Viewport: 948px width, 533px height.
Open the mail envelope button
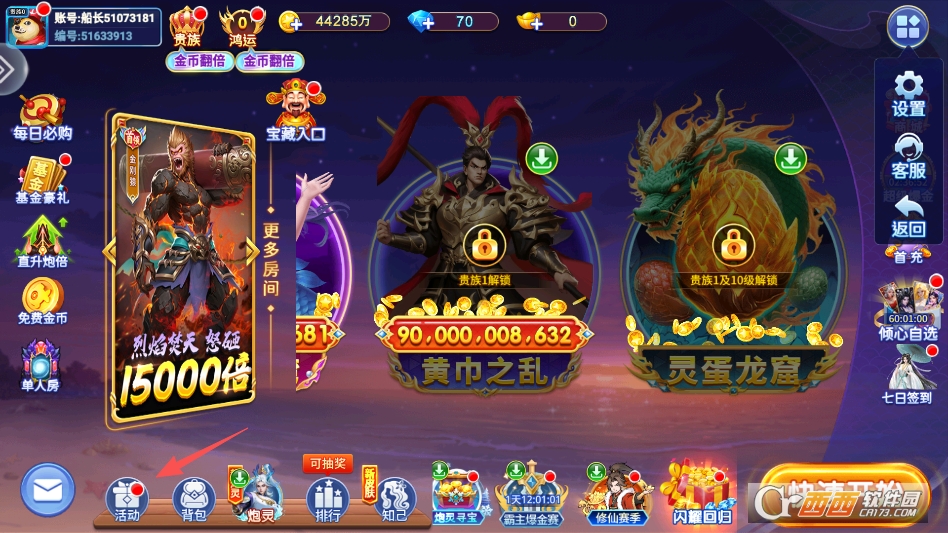pyautogui.click(x=47, y=490)
